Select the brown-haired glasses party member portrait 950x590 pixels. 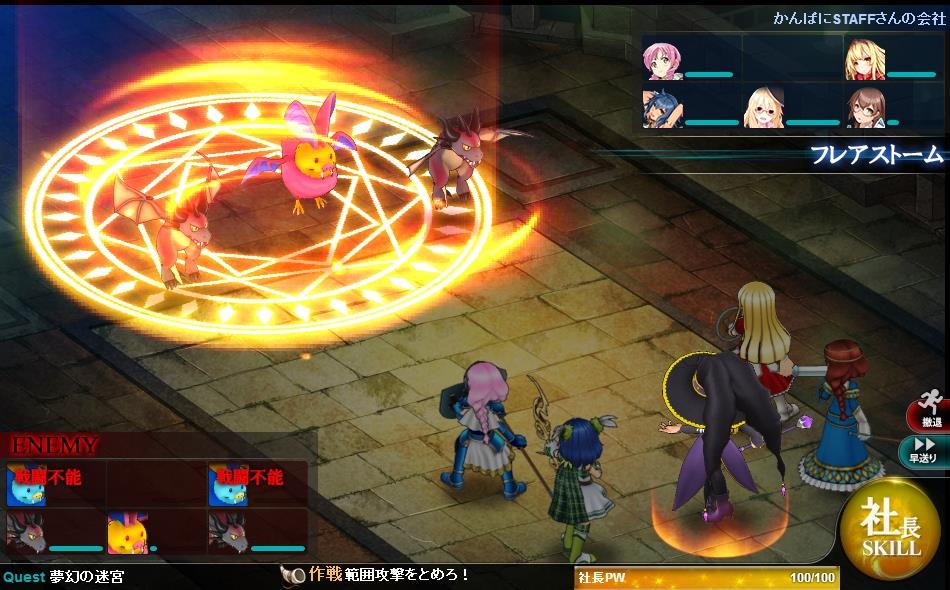(863, 107)
